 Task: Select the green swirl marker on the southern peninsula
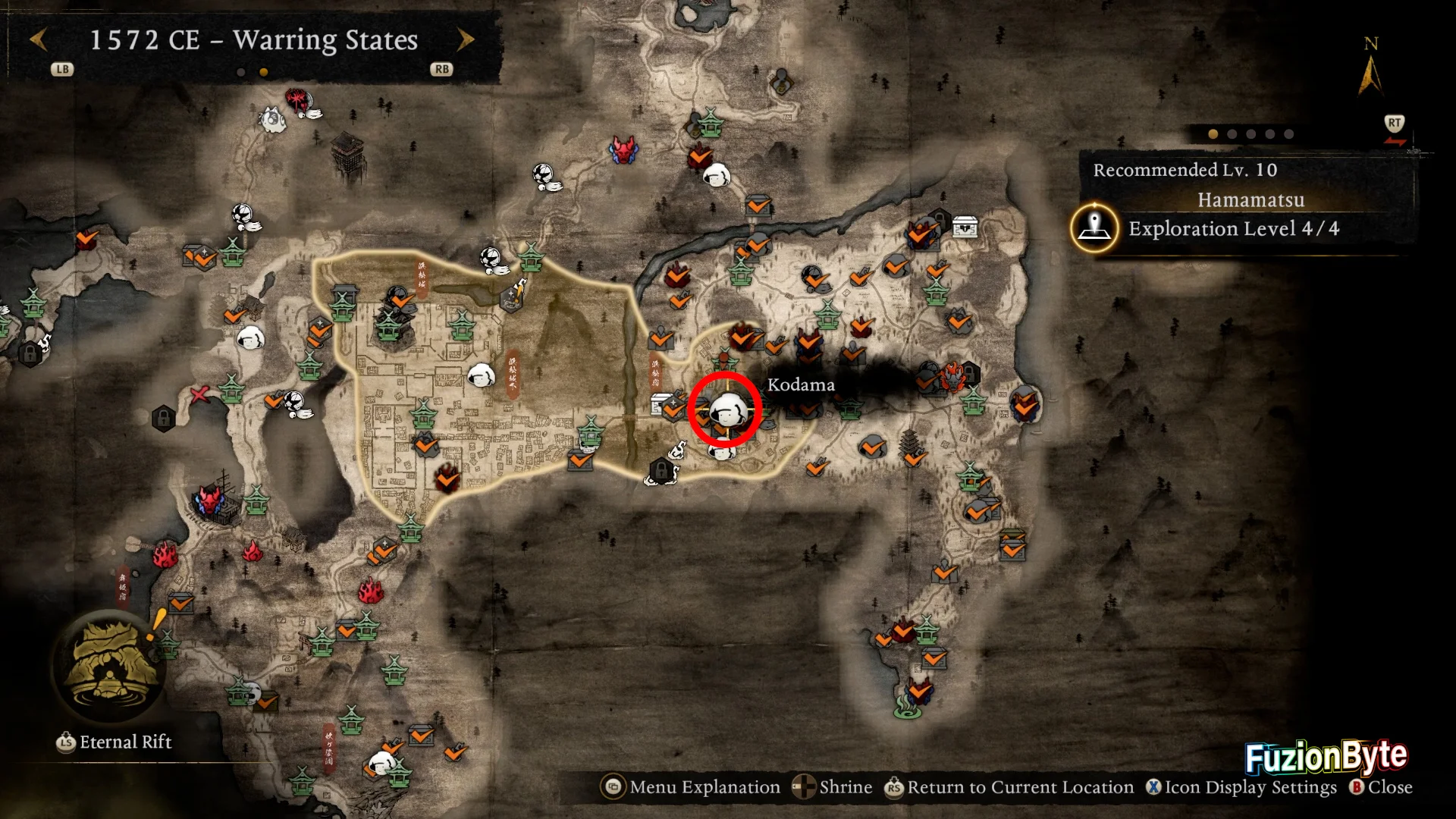coord(908,709)
